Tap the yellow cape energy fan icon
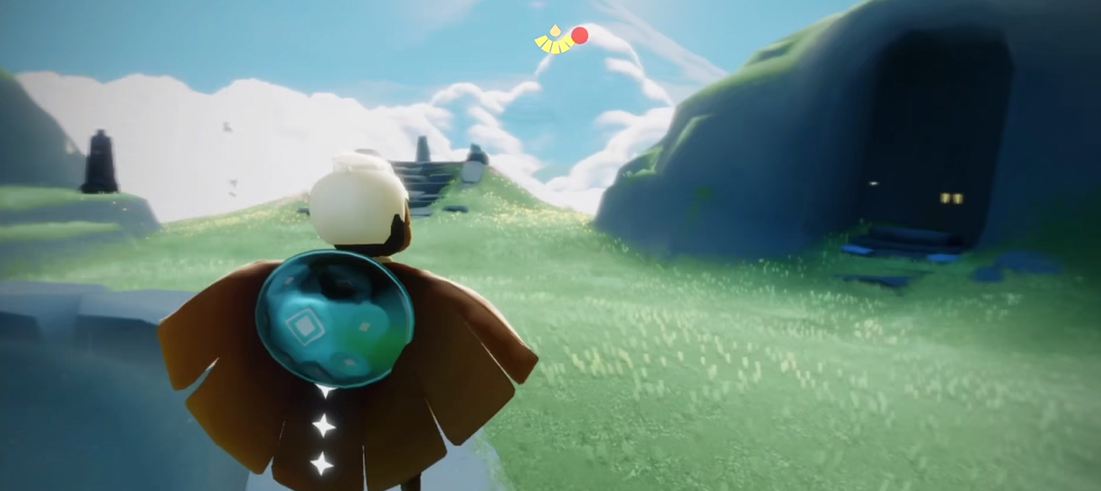Image resolution: width=1101 pixels, height=491 pixels. pos(553,41)
